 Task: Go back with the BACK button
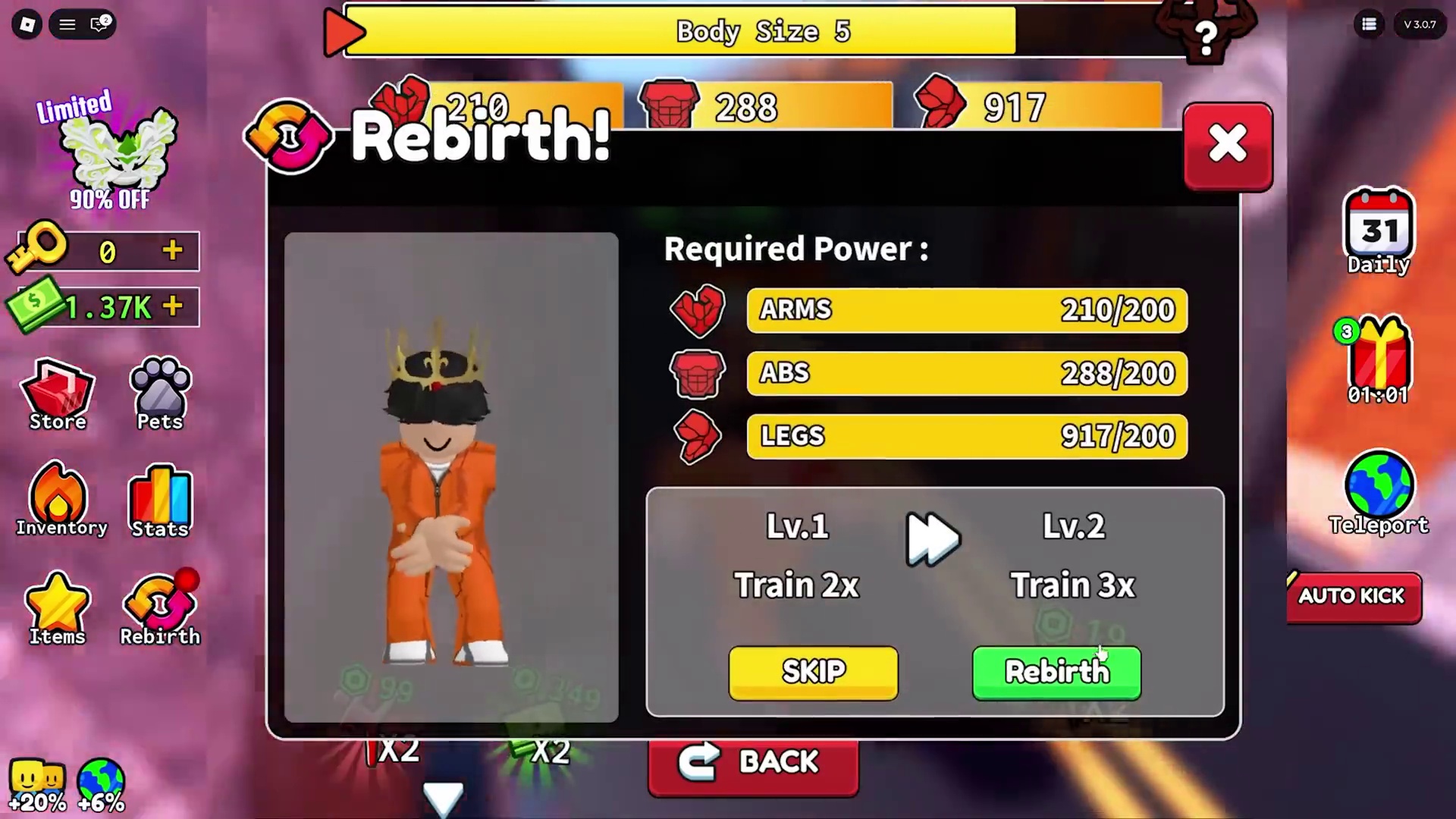tap(753, 762)
